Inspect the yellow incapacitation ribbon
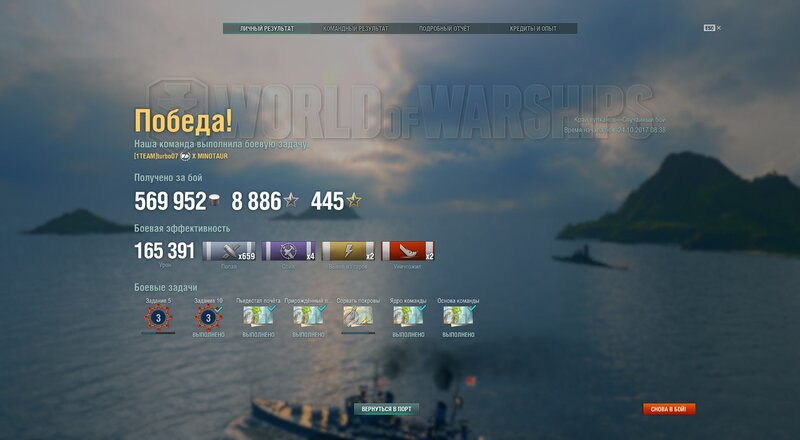The height and width of the screenshot is (440, 800). click(348, 252)
